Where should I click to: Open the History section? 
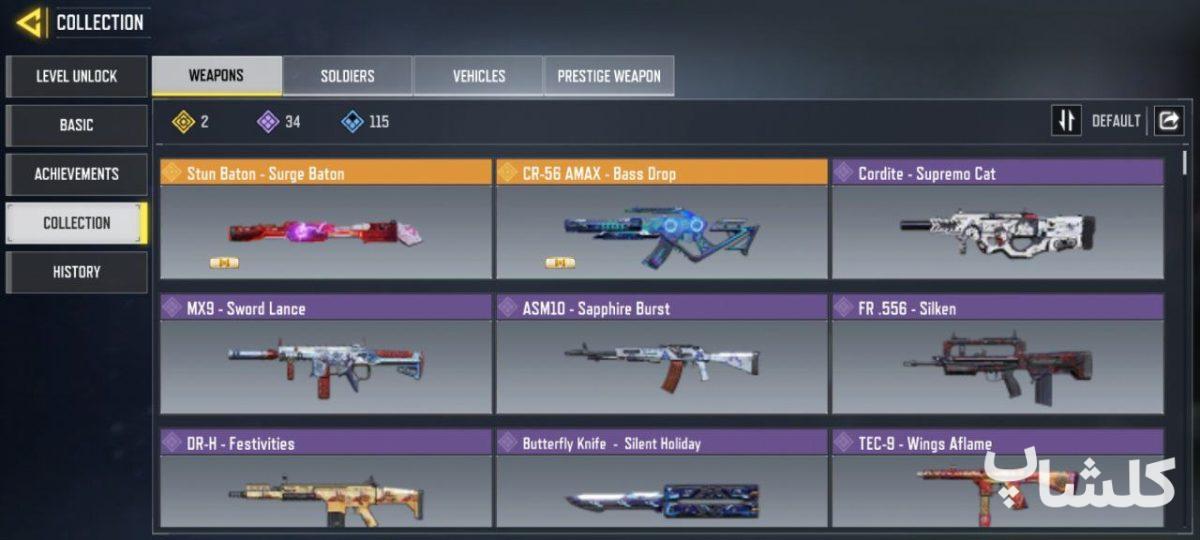[x=77, y=272]
